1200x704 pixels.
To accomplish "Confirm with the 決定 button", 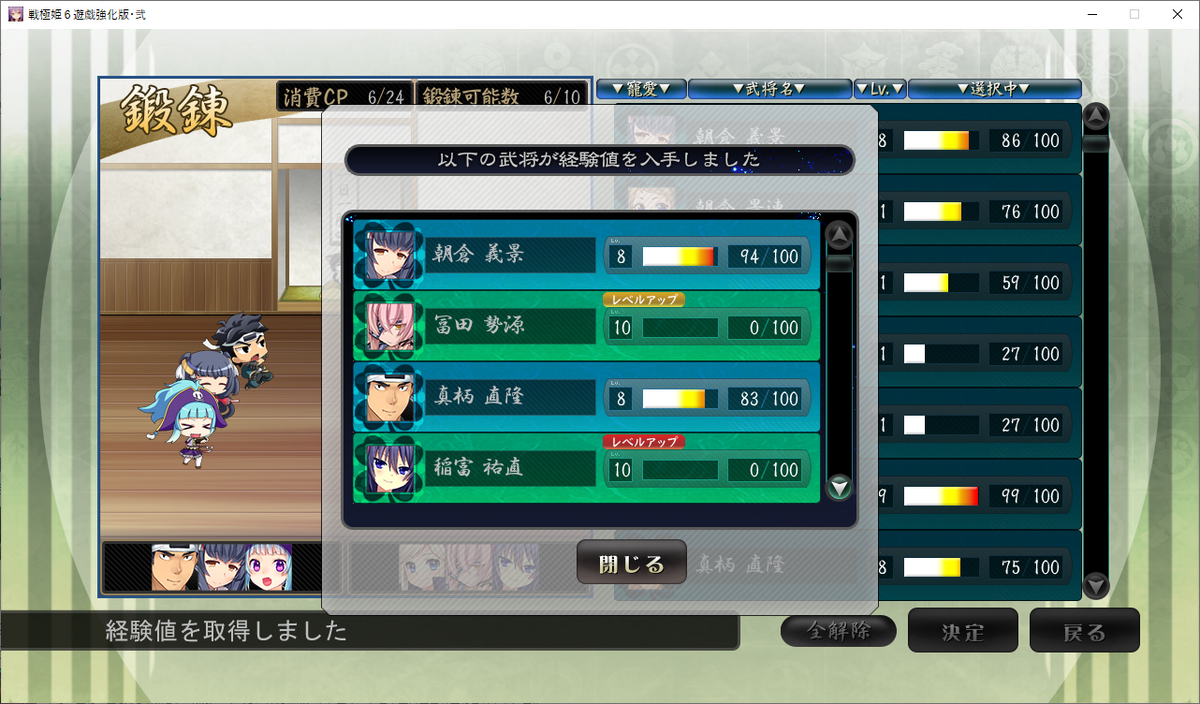I will click(963, 631).
